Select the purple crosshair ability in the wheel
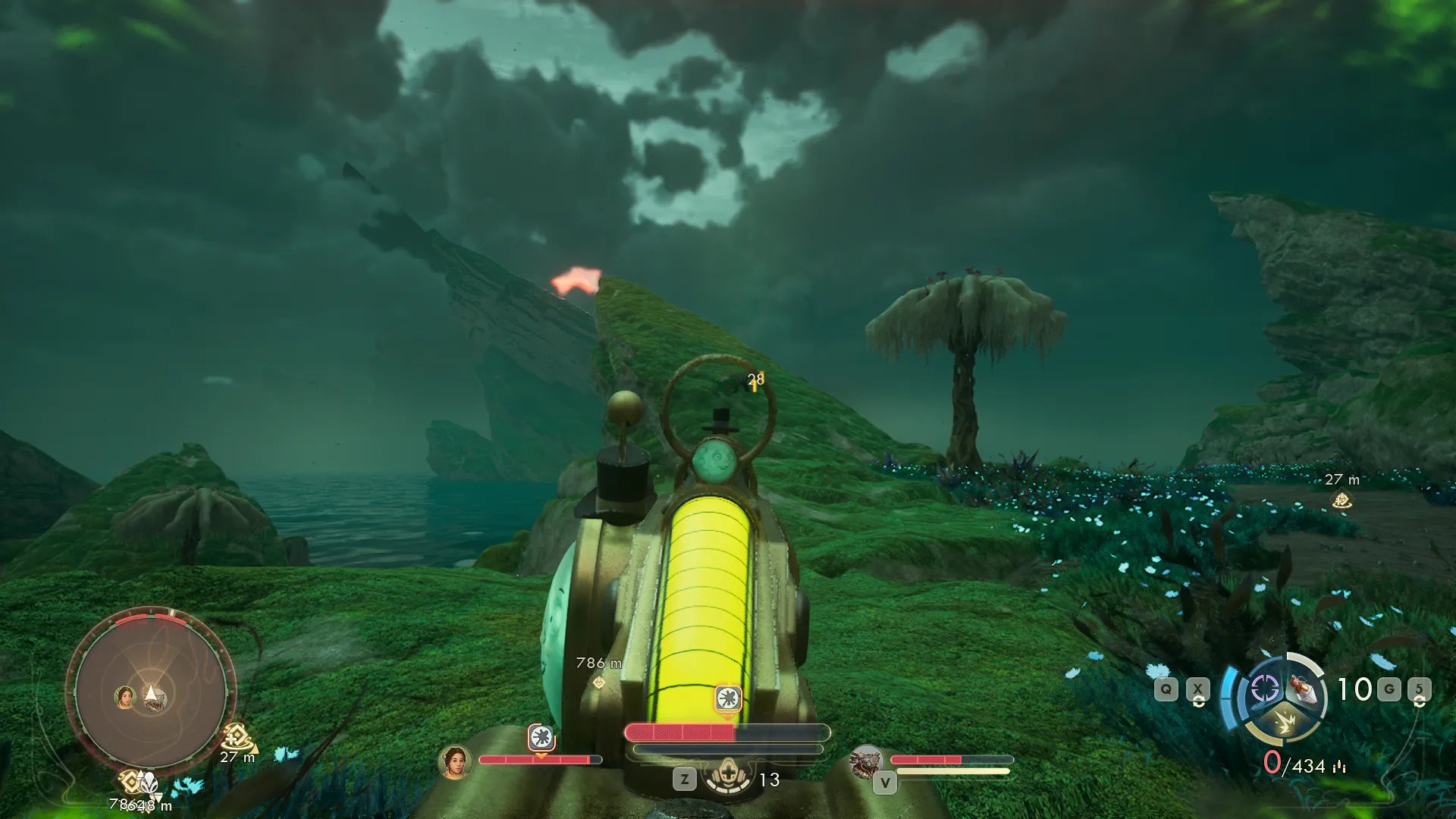 (x=1264, y=689)
